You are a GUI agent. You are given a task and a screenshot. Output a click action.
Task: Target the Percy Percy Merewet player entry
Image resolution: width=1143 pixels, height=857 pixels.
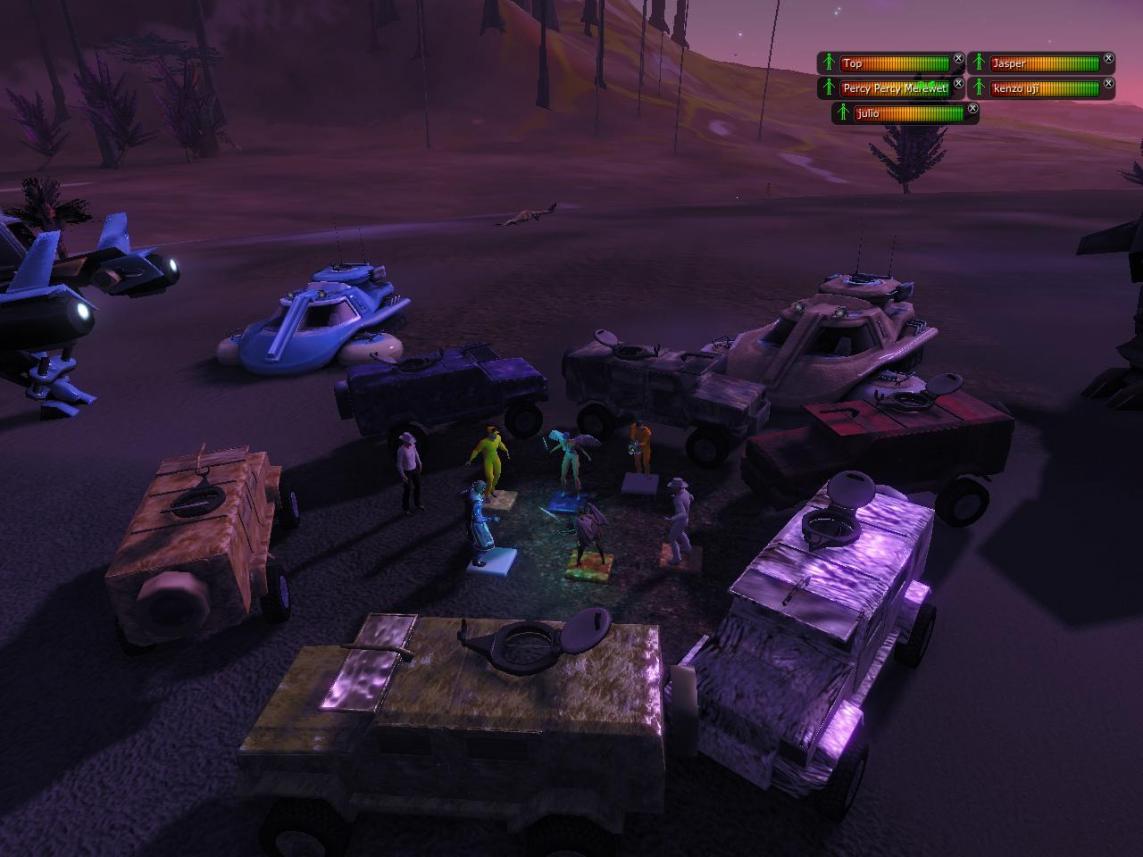(895, 89)
